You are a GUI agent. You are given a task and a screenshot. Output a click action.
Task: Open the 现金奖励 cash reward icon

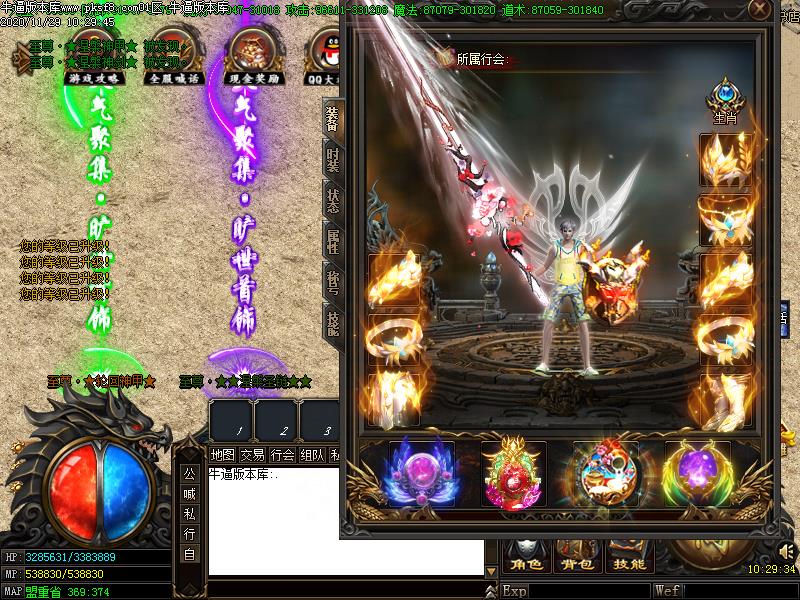pos(254,55)
